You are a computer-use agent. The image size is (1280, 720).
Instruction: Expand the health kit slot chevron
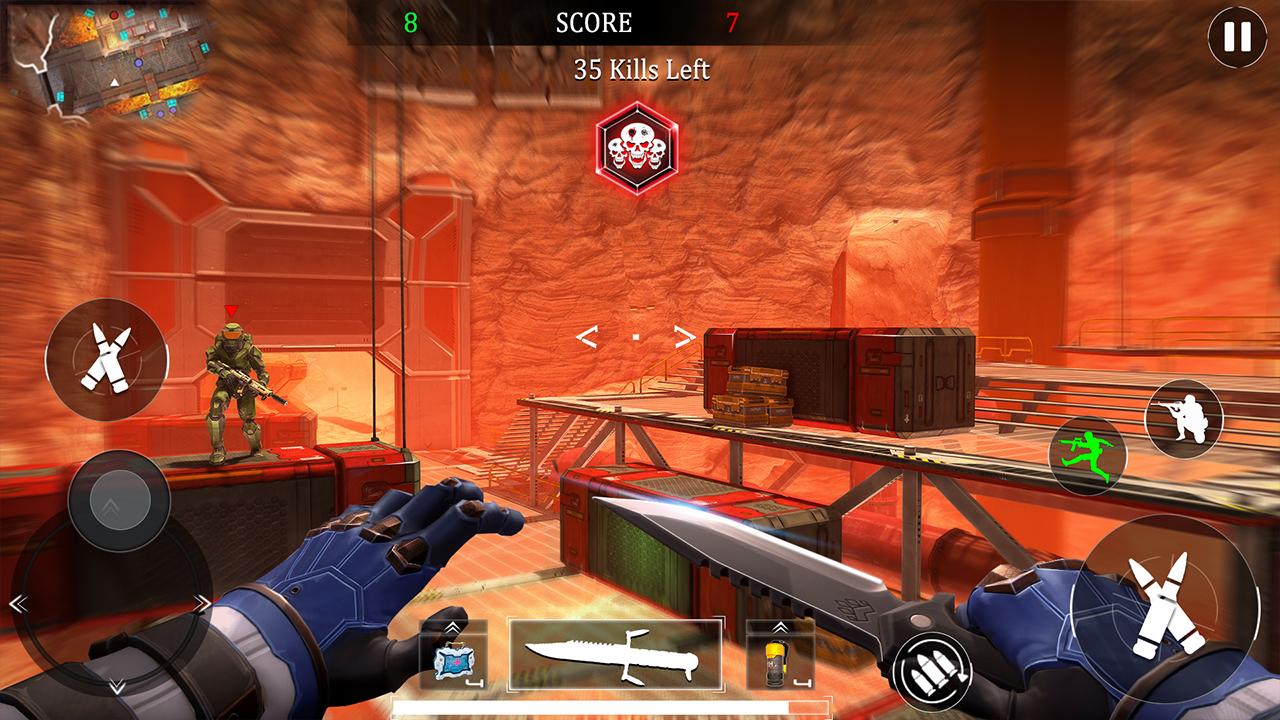pyautogui.click(x=452, y=625)
